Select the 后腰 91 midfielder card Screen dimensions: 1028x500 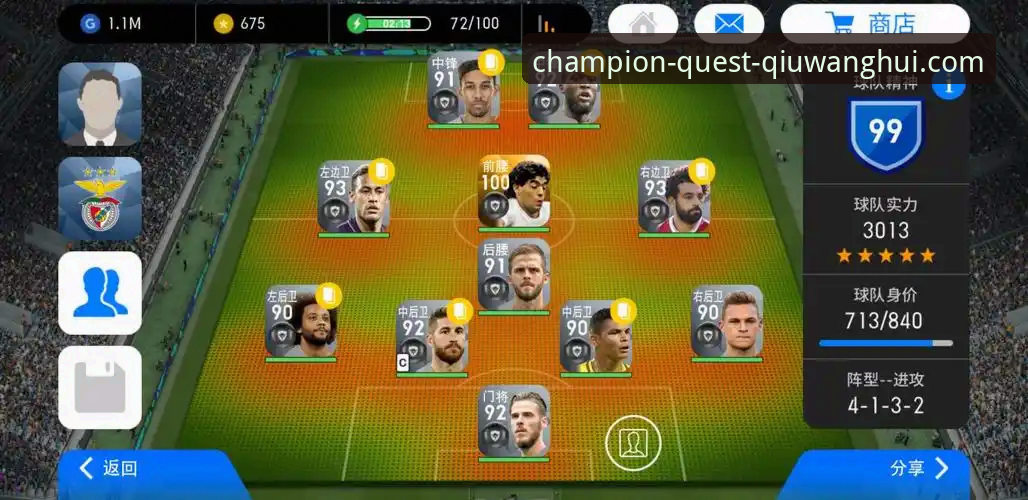coord(514,275)
